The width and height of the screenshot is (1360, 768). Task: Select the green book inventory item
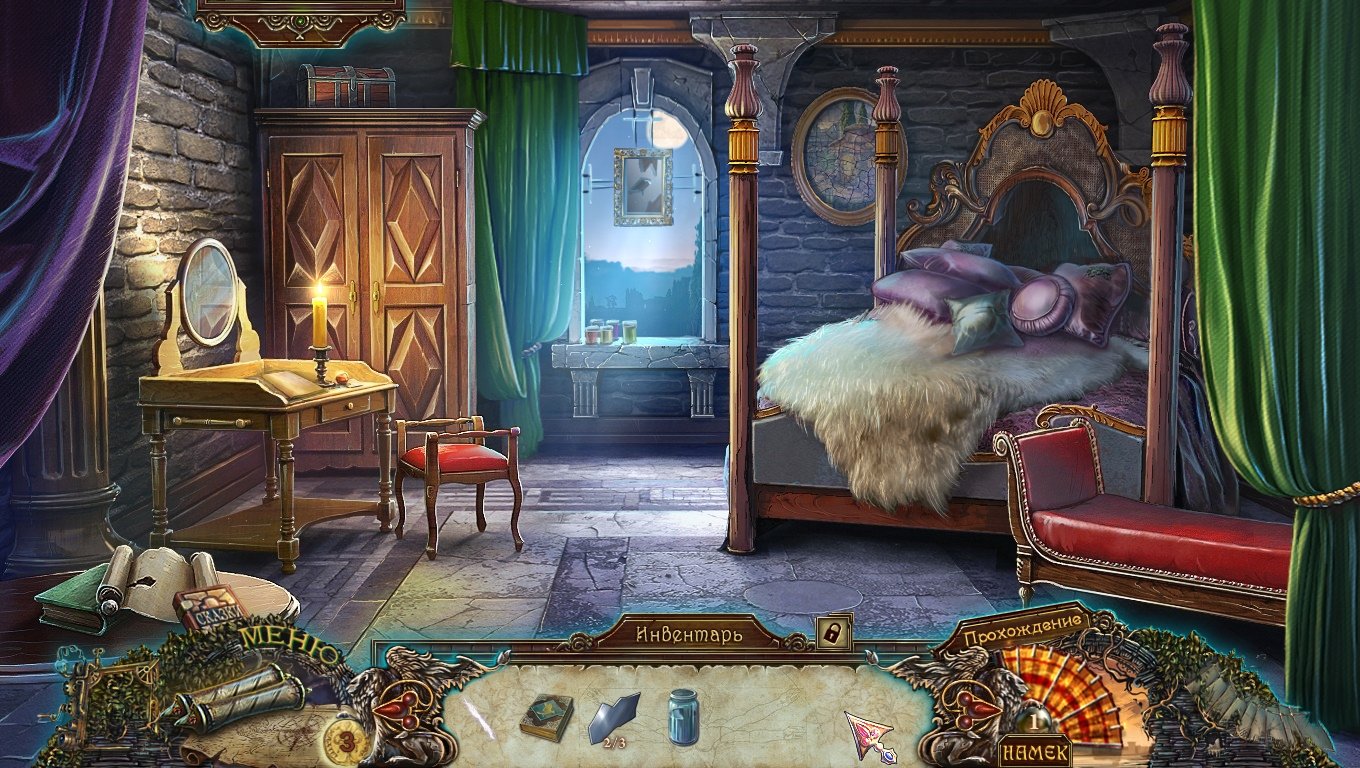tap(547, 716)
